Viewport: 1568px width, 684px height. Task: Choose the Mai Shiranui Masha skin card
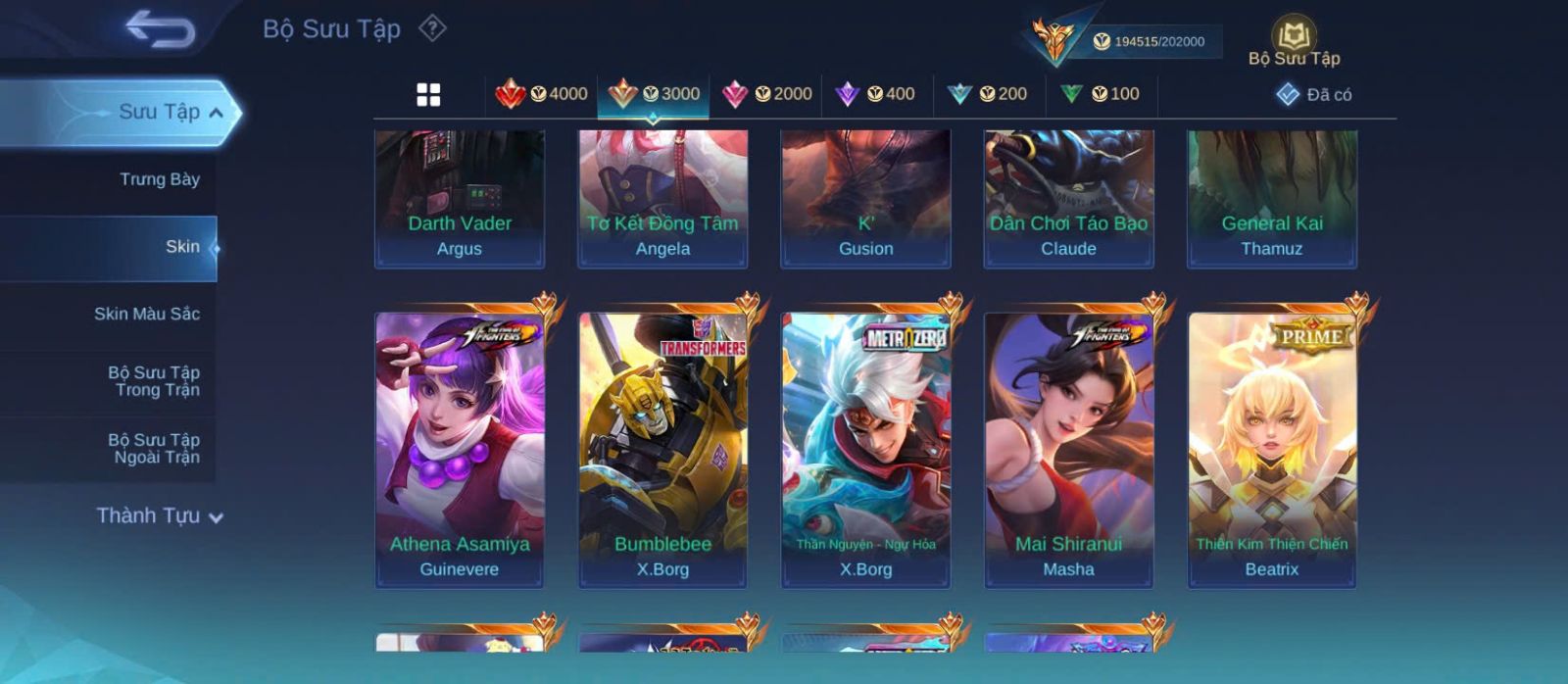[x=1068, y=450]
